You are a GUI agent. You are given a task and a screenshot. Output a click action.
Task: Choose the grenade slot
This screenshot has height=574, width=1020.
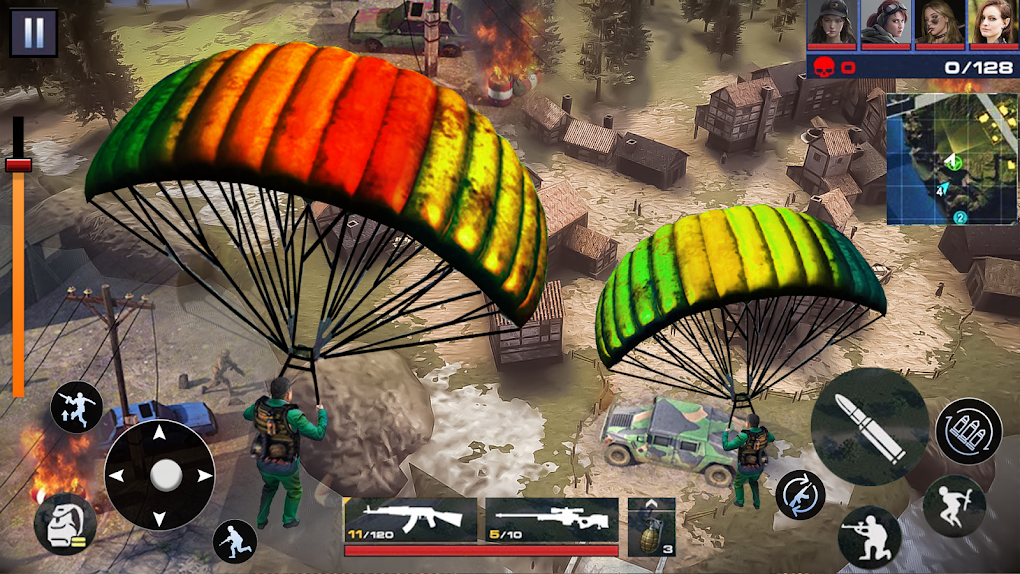point(652,526)
